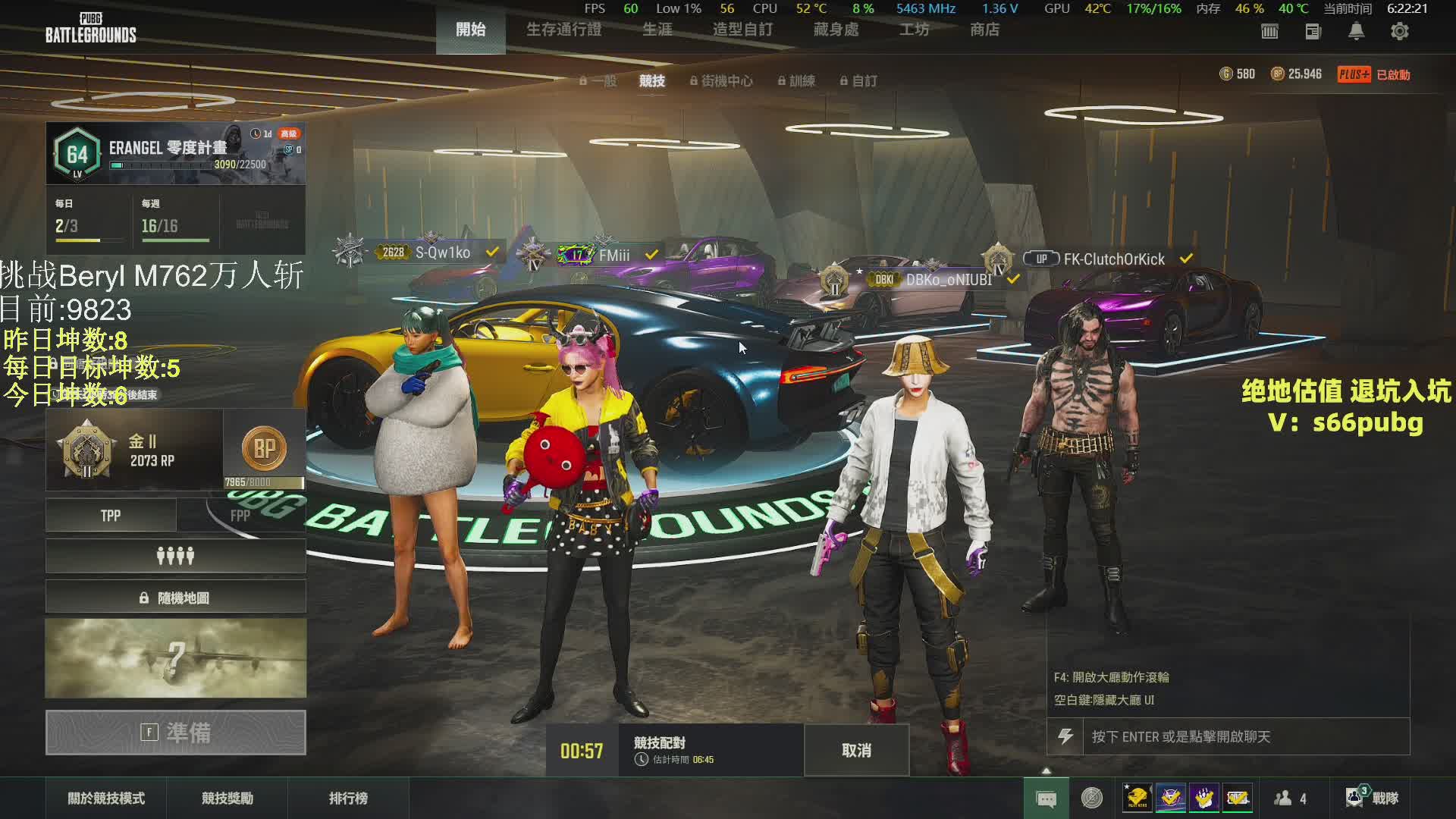Viewport: 1456px width, 819px height.
Task: View the 競技獎勵 ranked rewards
Action: (227, 798)
